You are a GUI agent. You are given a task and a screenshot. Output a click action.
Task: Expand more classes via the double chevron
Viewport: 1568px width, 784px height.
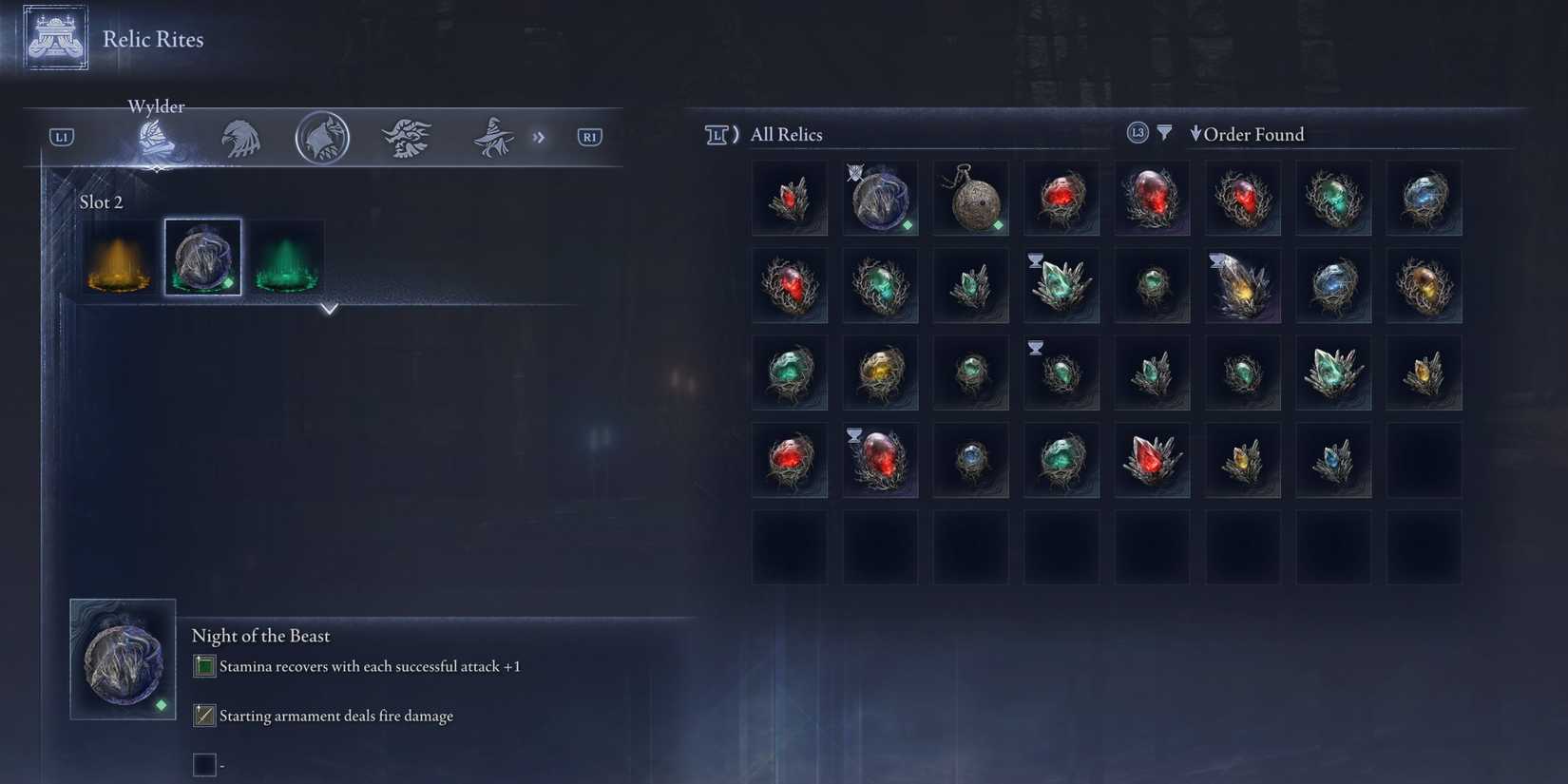pos(540,137)
